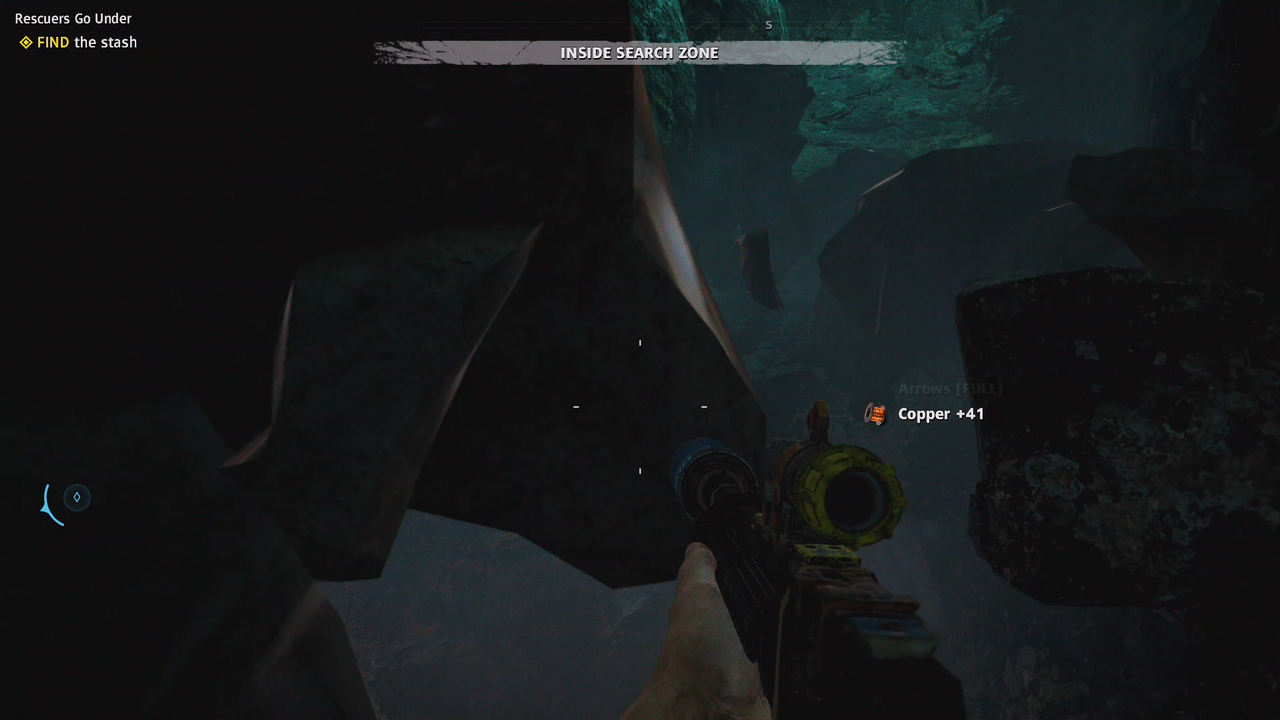The image size is (1280, 720).
Task: Select the Copper +41 pickup icon
Action: click(x=876, y=414)
